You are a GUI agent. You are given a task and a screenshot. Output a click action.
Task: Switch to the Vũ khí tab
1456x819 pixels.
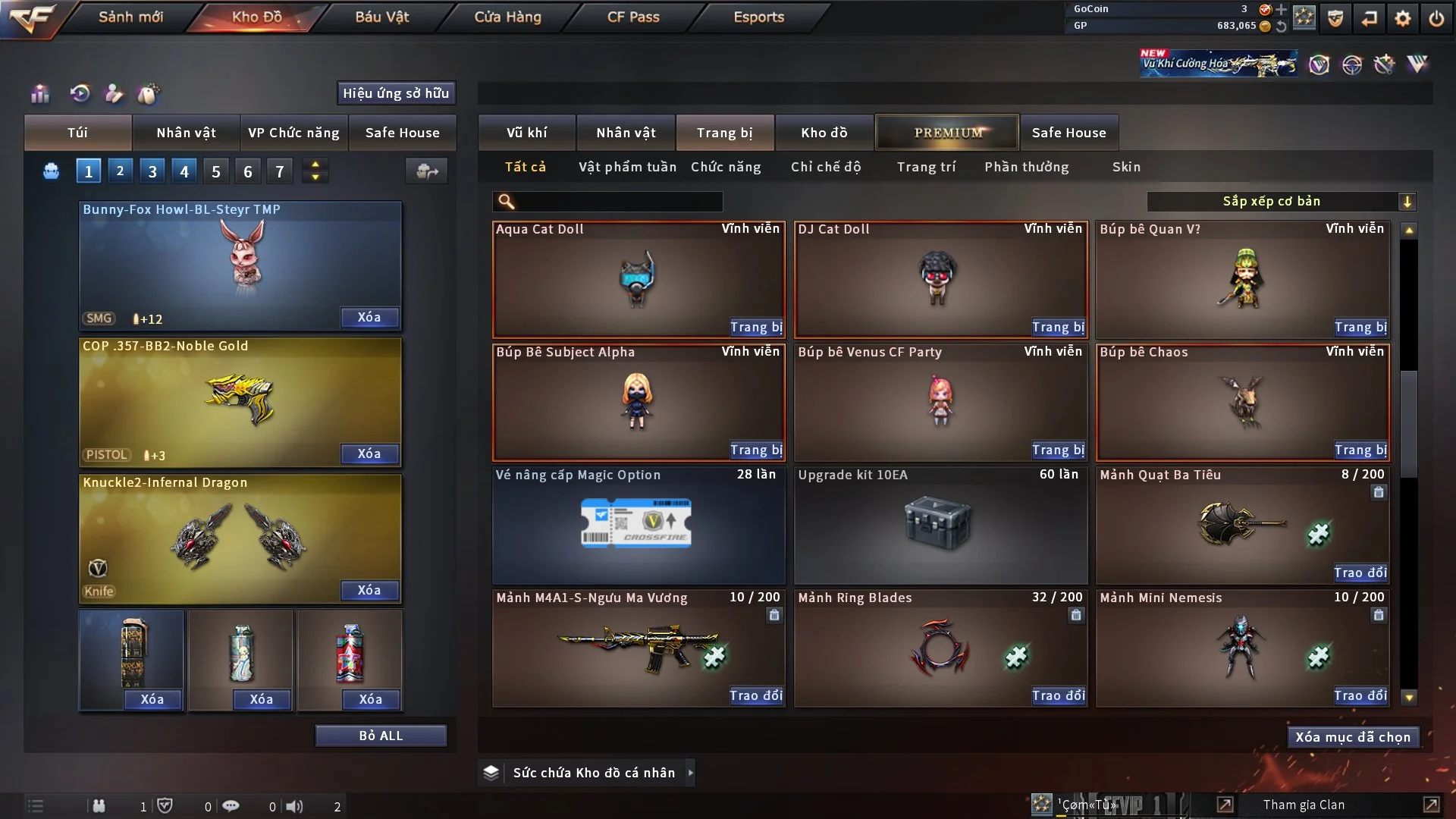pyautogui.click(x=526, y=133)
